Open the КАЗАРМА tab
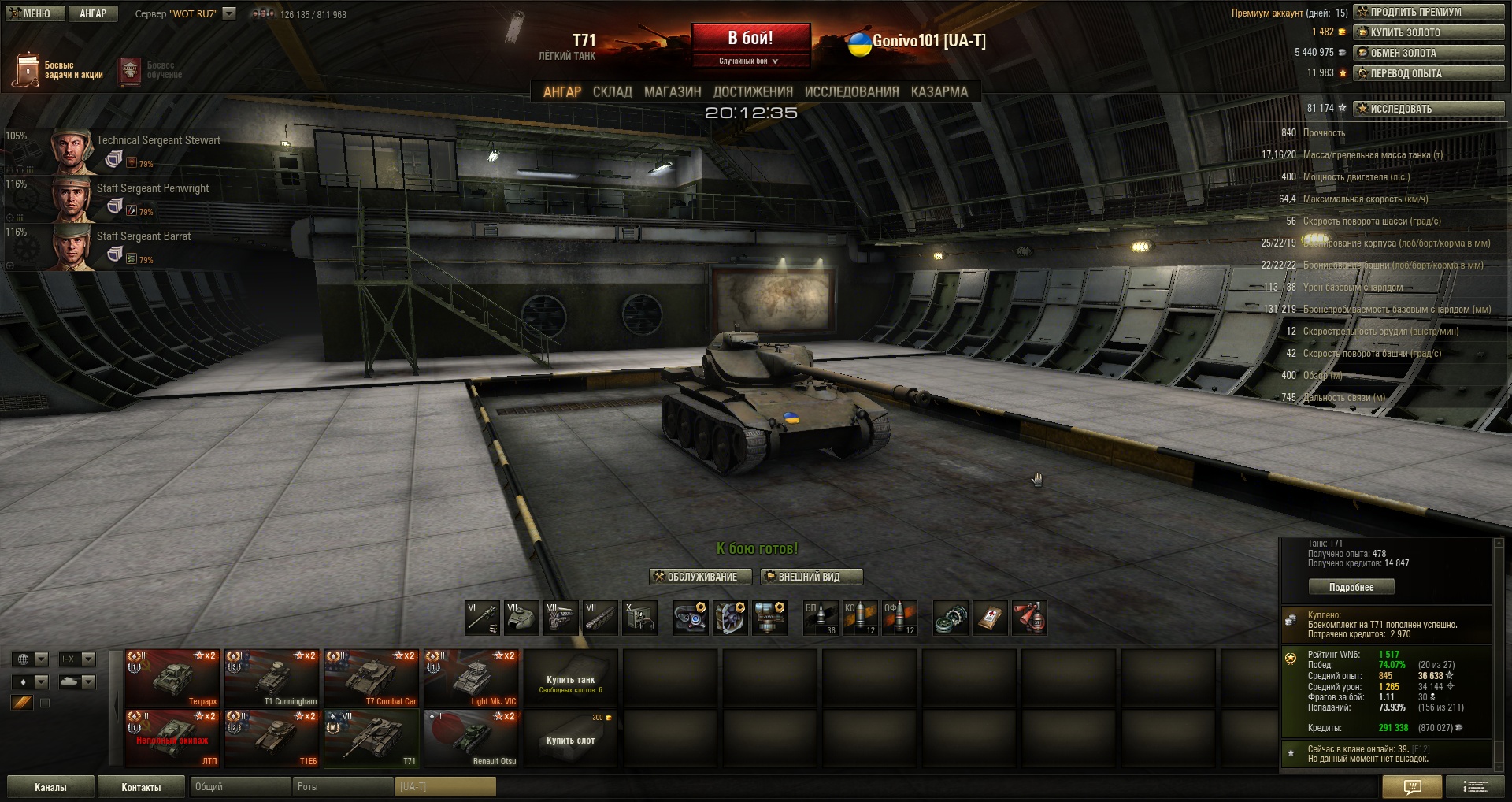The height and width of the screenshot is (802, 1512). (x=939, y=91)
